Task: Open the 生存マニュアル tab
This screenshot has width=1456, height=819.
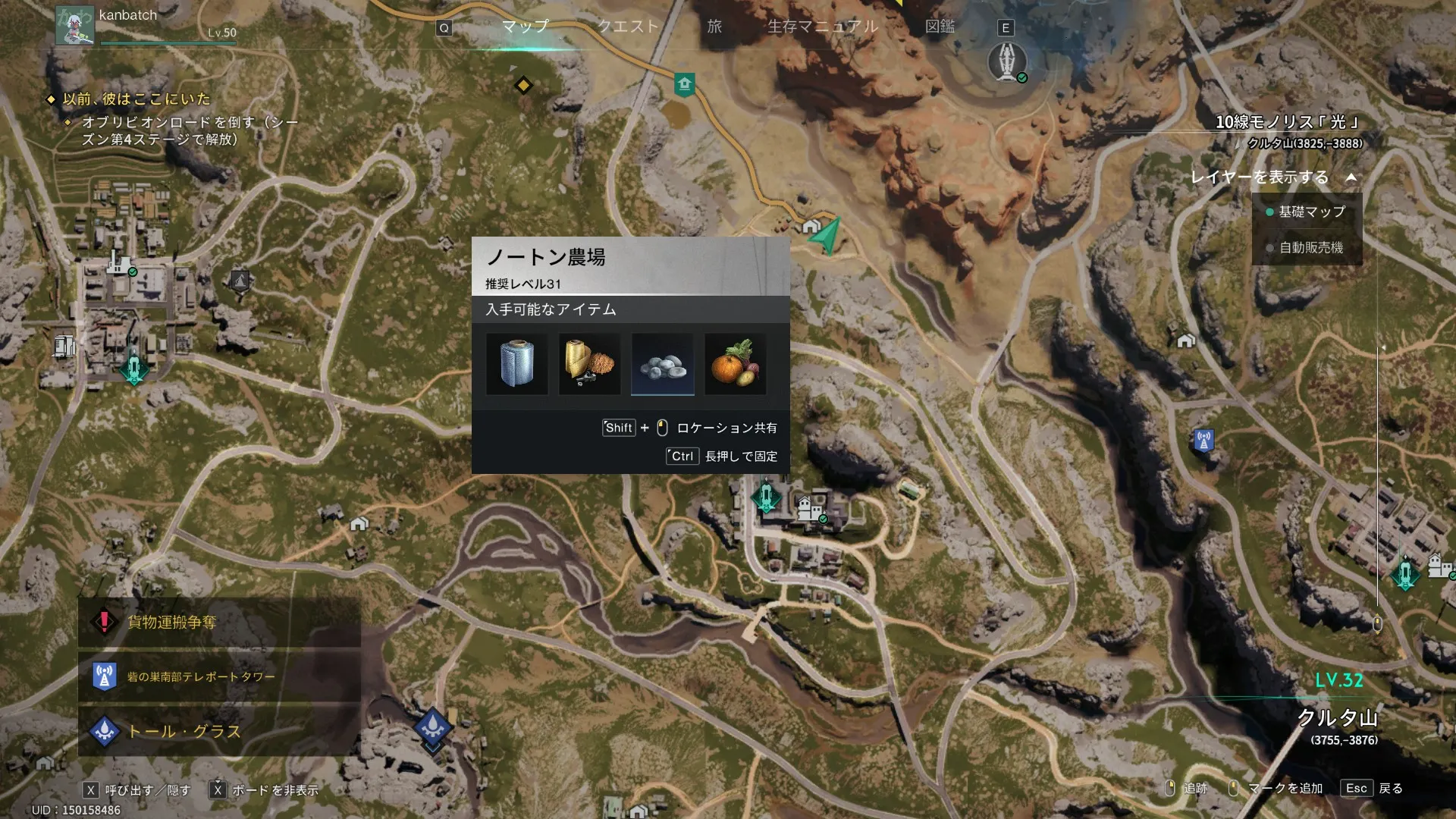Action: (x=823, y=27)
